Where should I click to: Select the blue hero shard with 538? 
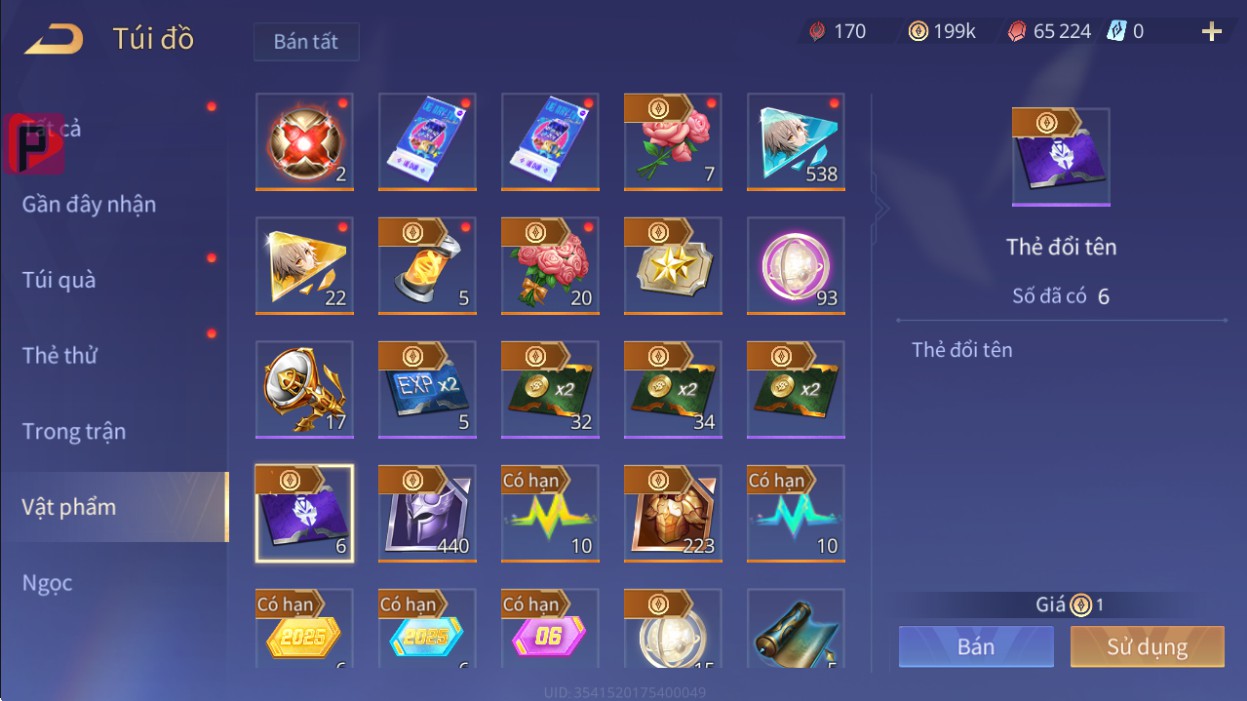click(x=796, y=141)
